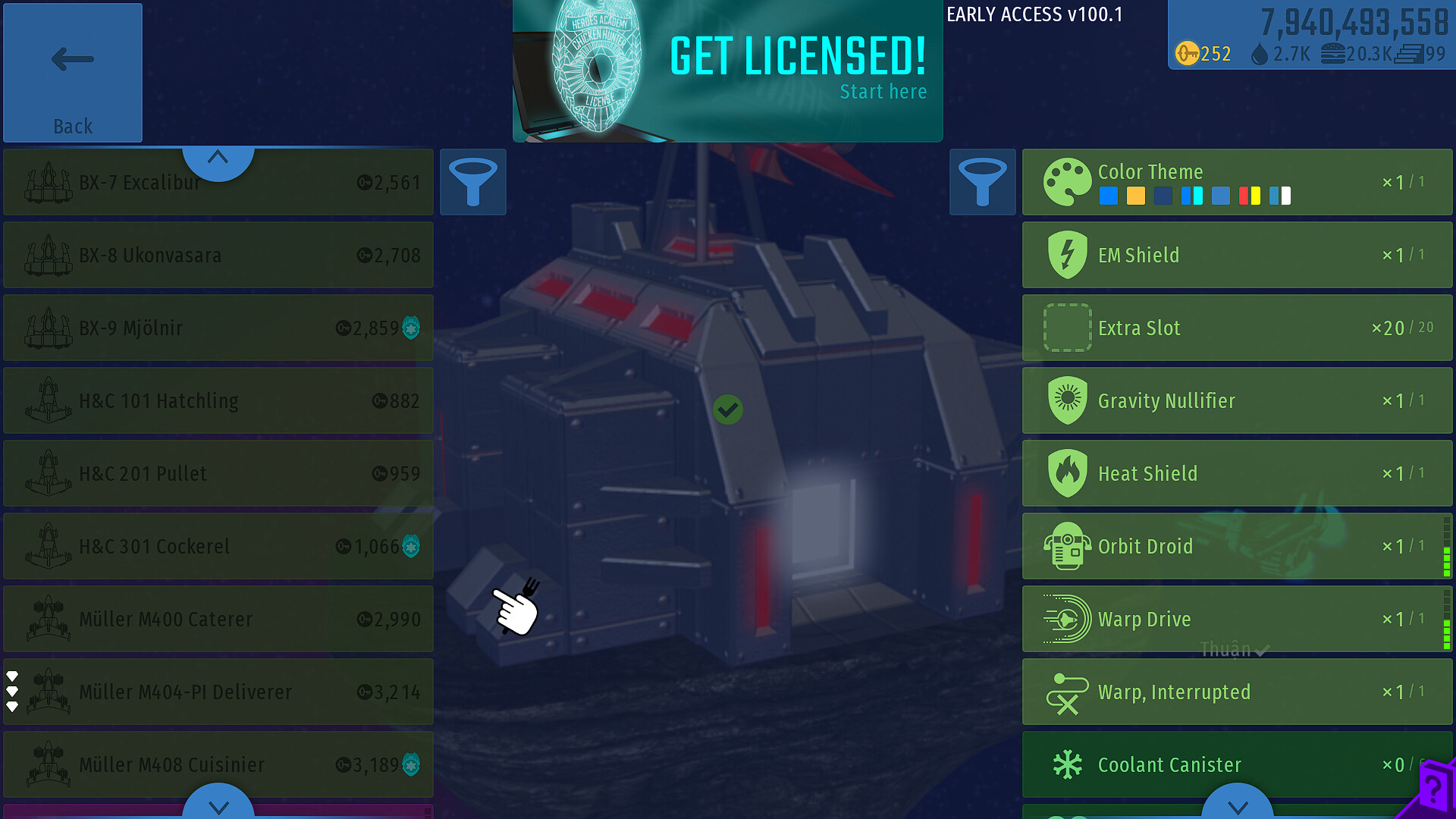1456x819 pixels.
Task: Select the Warp Drive equipment
Action: click(1237, 620)
